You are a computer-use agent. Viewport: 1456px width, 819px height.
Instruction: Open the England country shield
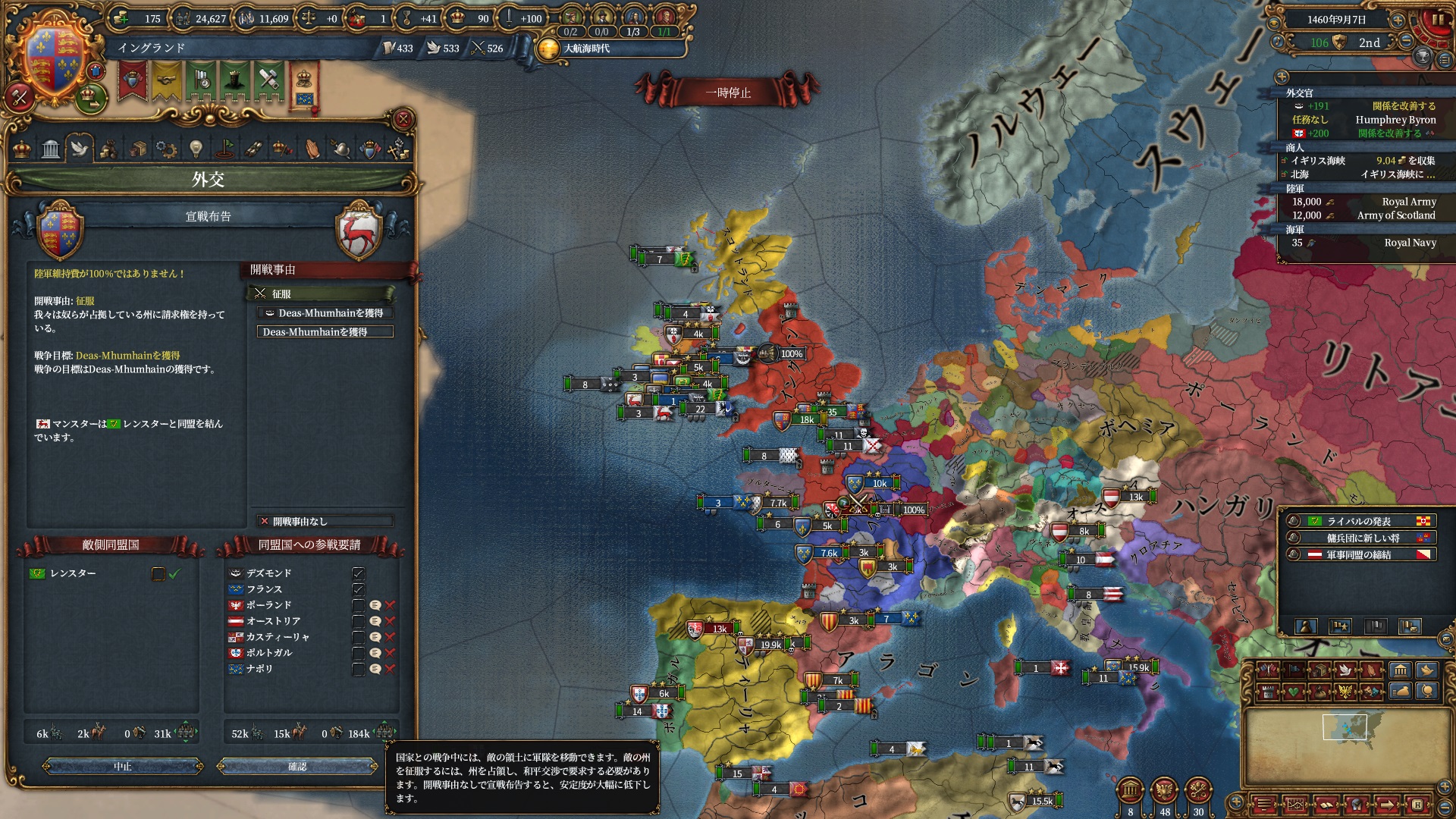(x=53, y=57)
